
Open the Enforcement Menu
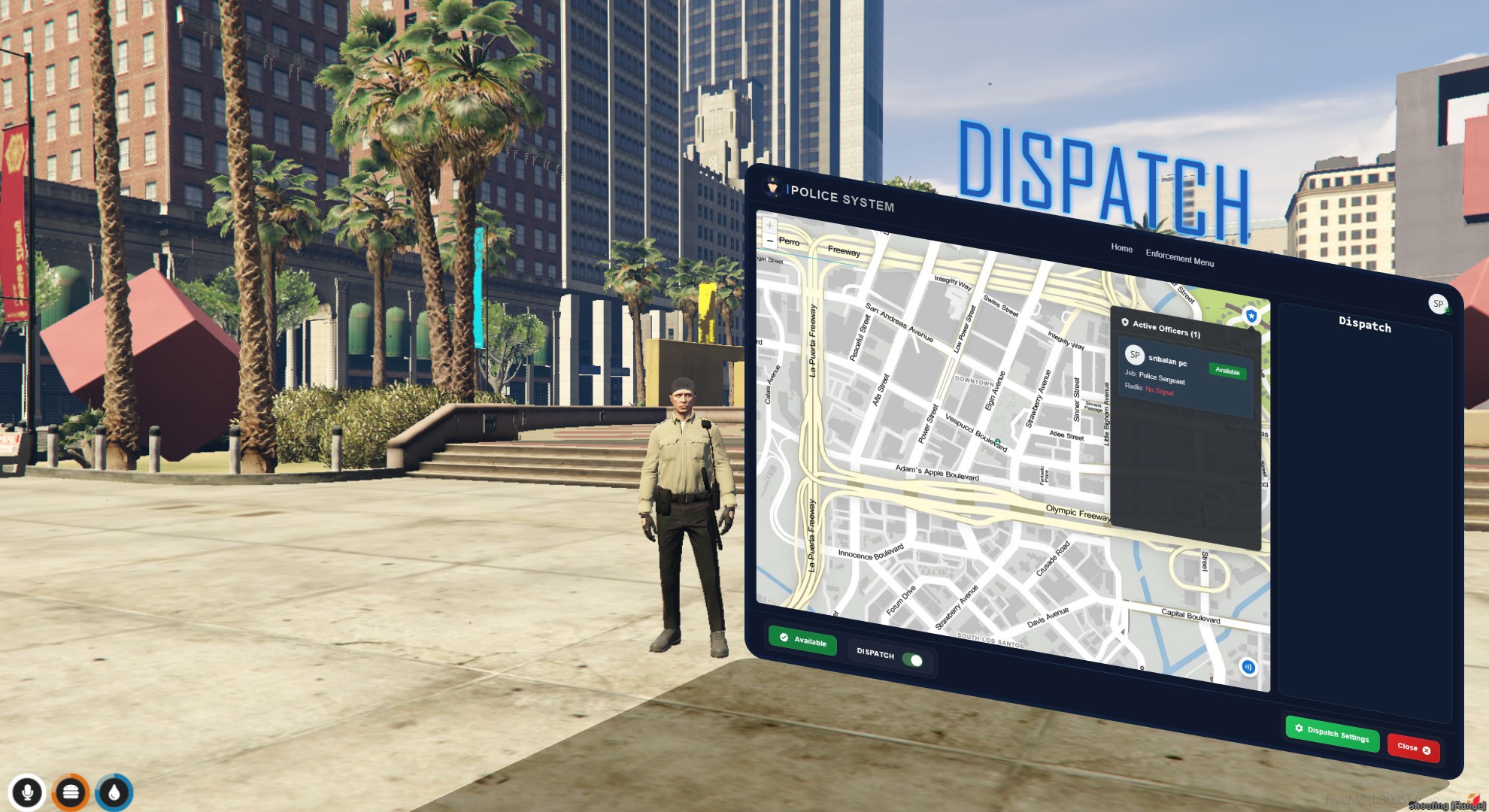1181,256
